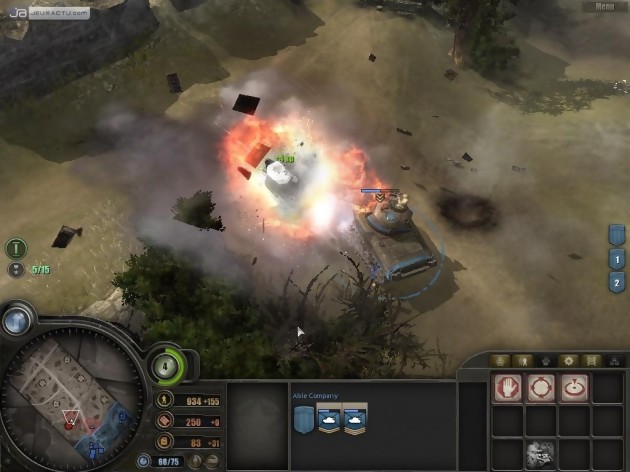Click the gear icon above the command grid
Screen dimensions: 630x472
click(x=568, y=360)
